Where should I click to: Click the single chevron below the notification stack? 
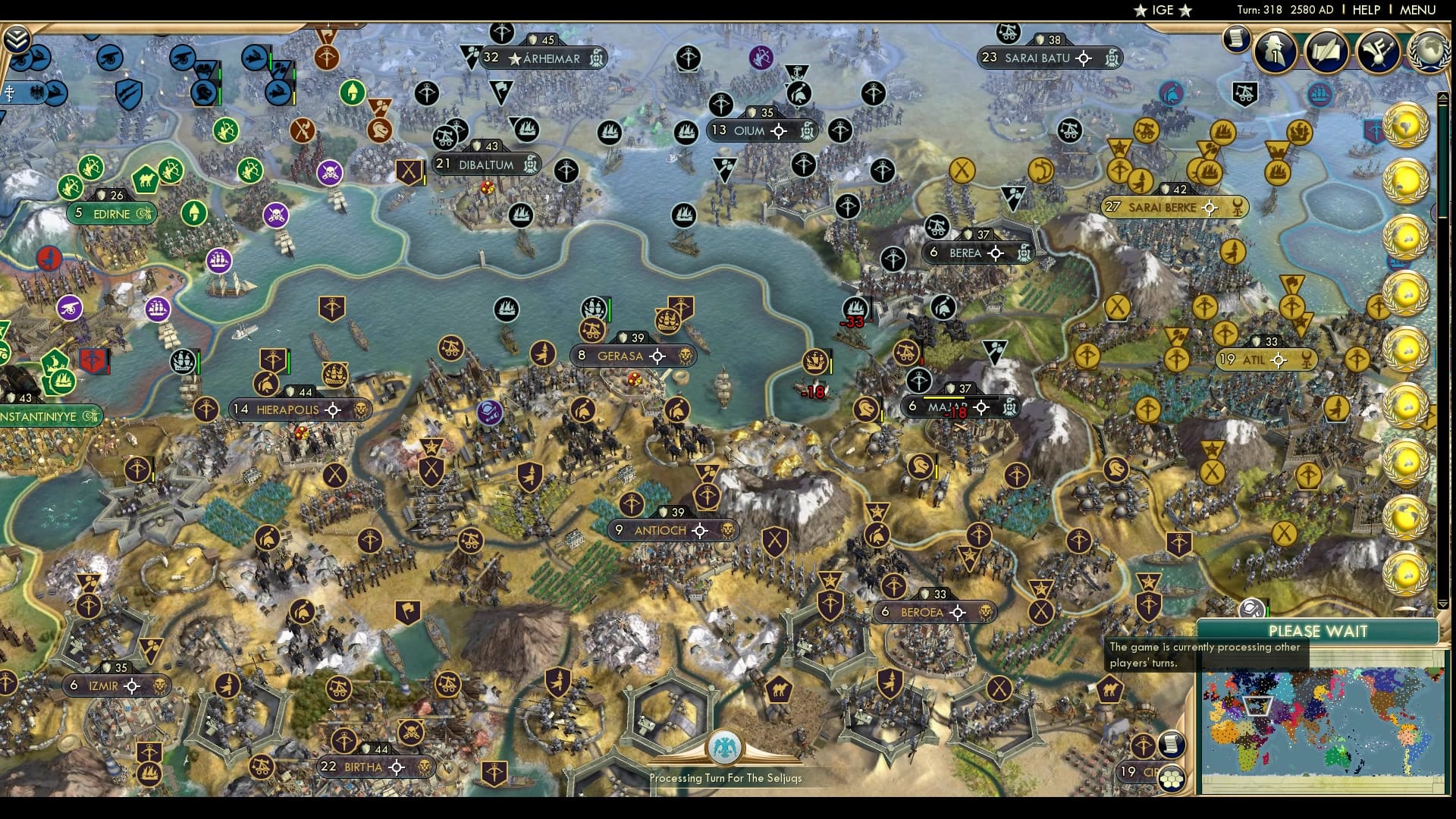[x=1443, y=603]
